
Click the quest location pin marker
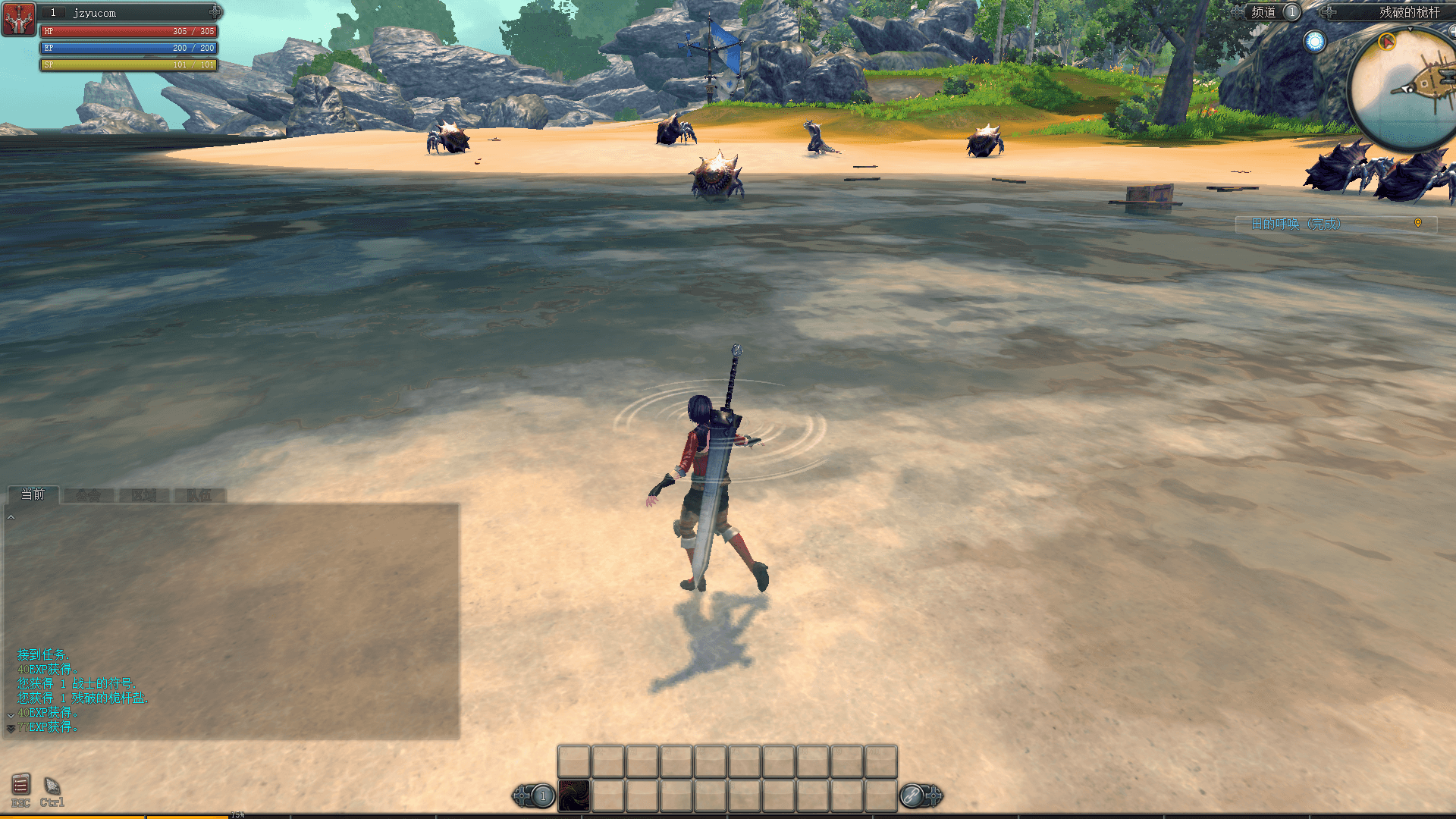coord(1417,223)
